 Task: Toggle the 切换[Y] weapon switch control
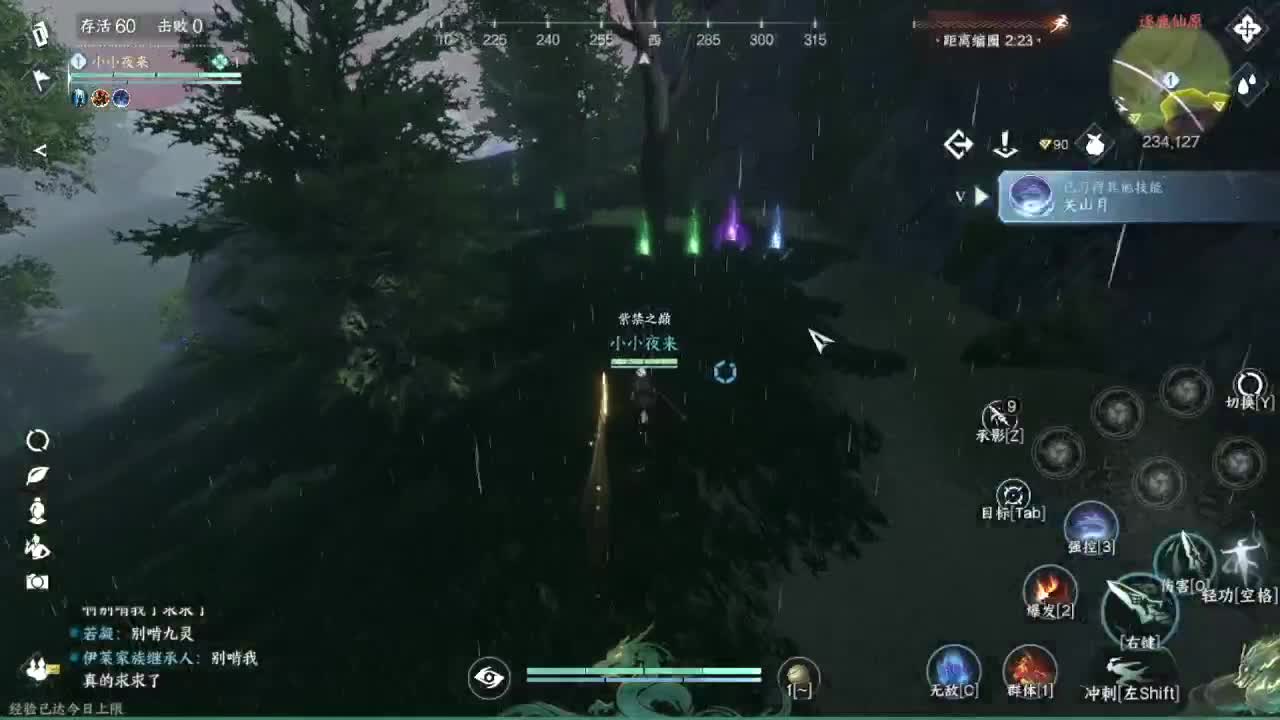(x=1246, y=382)
